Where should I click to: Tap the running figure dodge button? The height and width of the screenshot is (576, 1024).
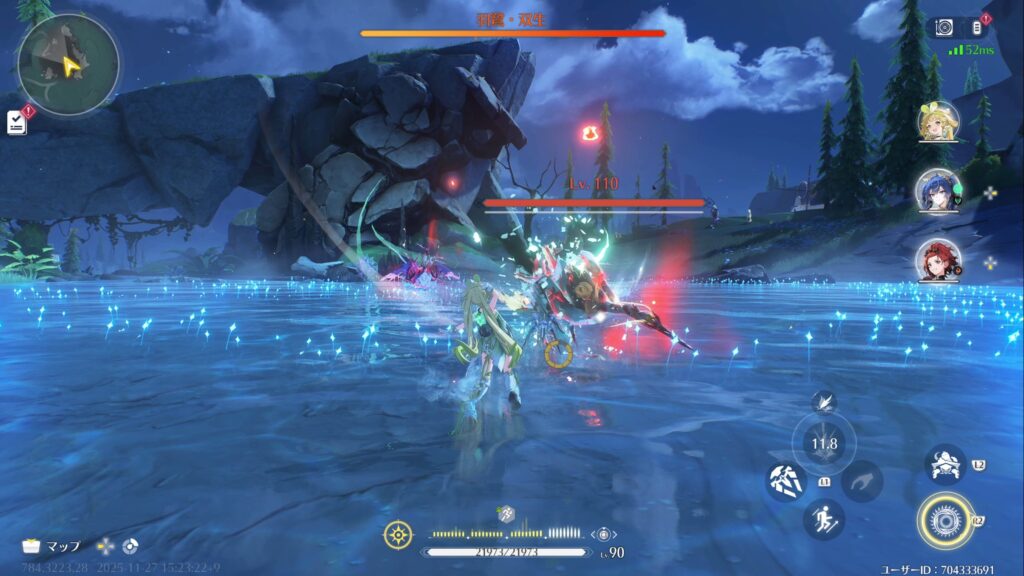point(823,519)
